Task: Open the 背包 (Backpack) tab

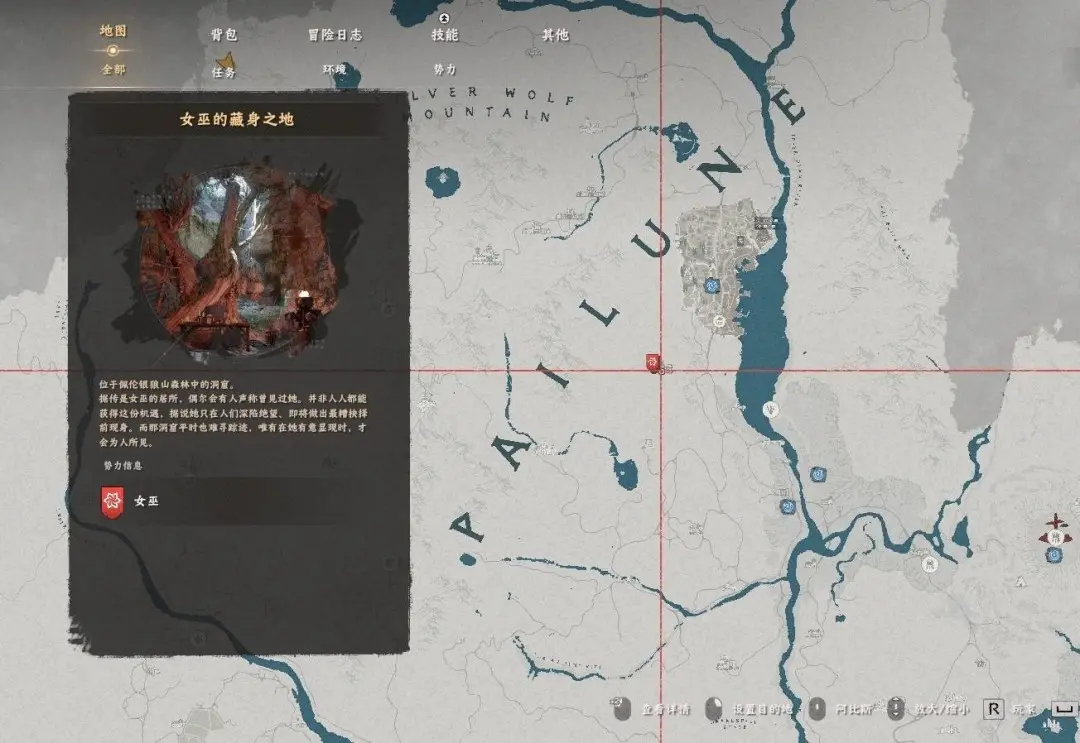Action: tap(224, 35)
